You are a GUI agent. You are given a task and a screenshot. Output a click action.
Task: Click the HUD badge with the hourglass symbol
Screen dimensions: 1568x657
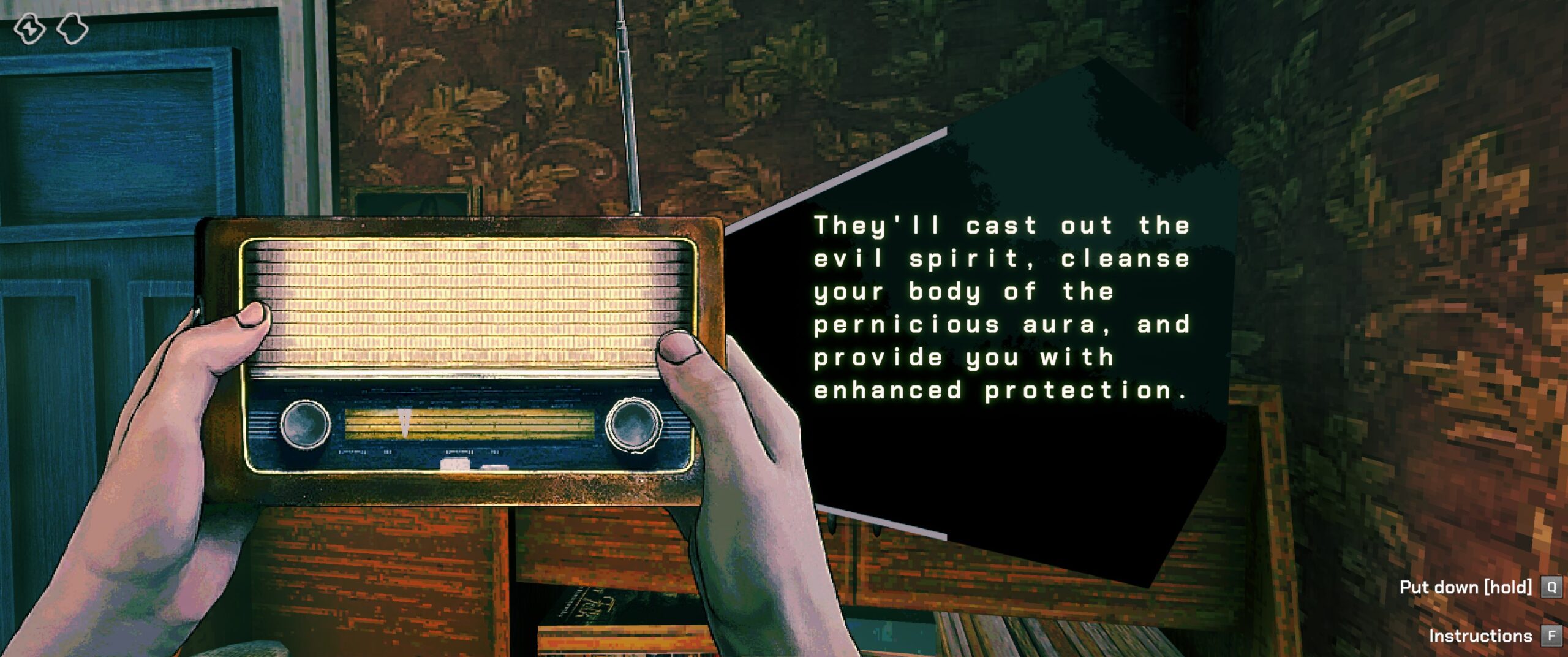pos(29,29)
